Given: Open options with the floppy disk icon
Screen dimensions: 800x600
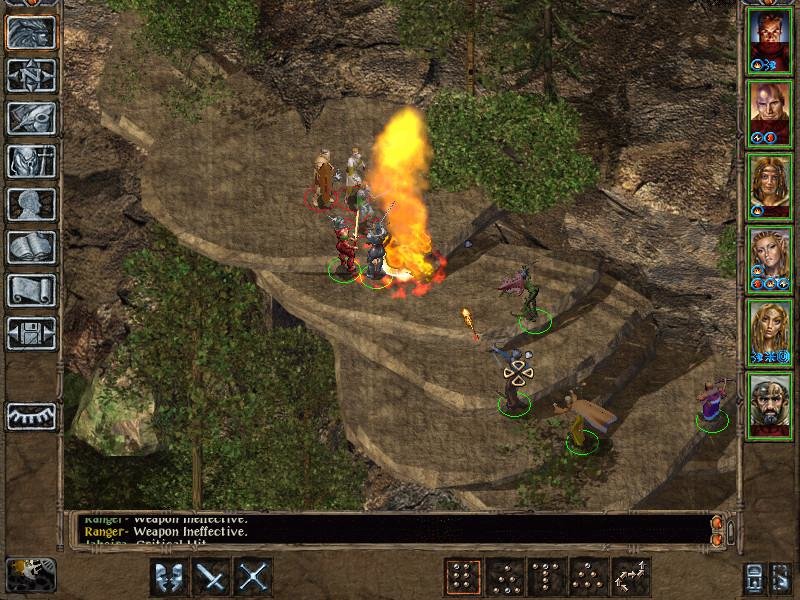Looking at the screenshot, I should tap(31, 333).
